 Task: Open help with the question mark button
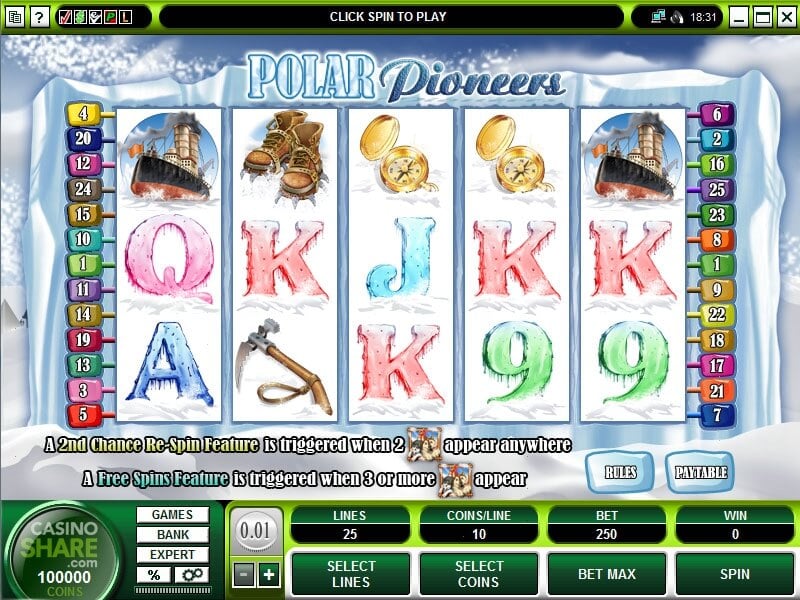pos(38,17)
